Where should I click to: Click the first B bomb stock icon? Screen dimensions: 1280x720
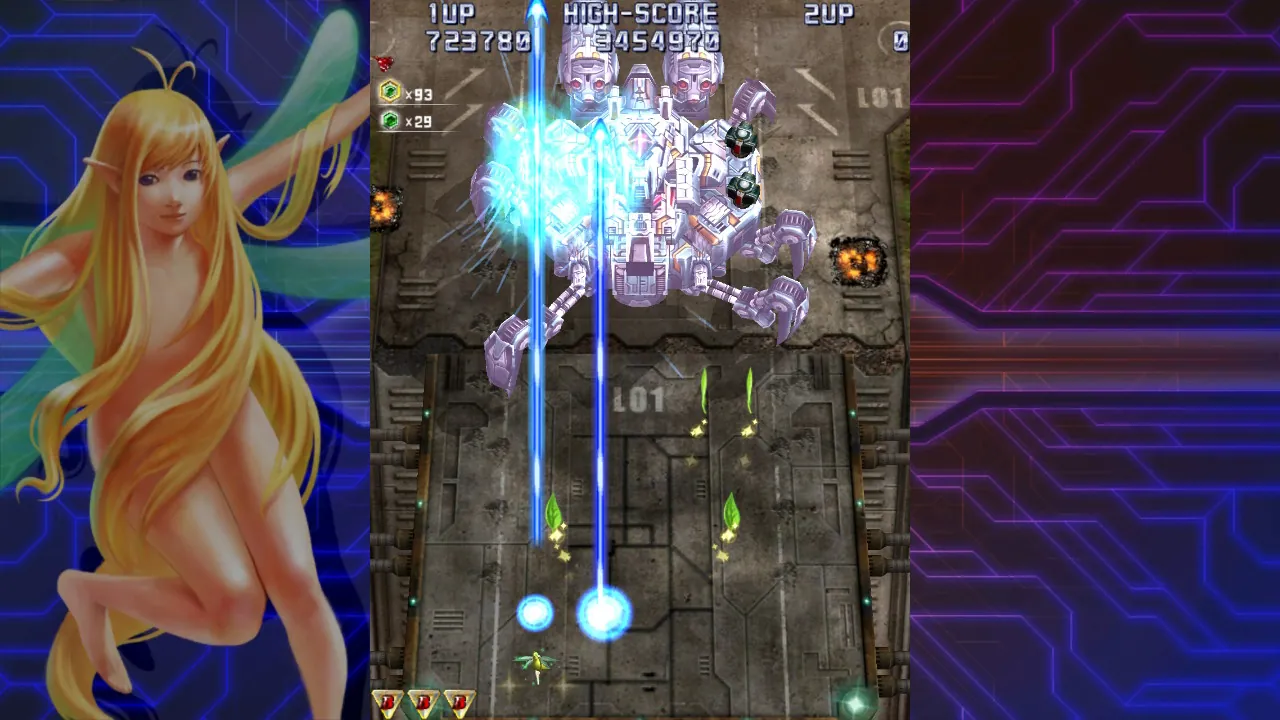tap(388, 702)
